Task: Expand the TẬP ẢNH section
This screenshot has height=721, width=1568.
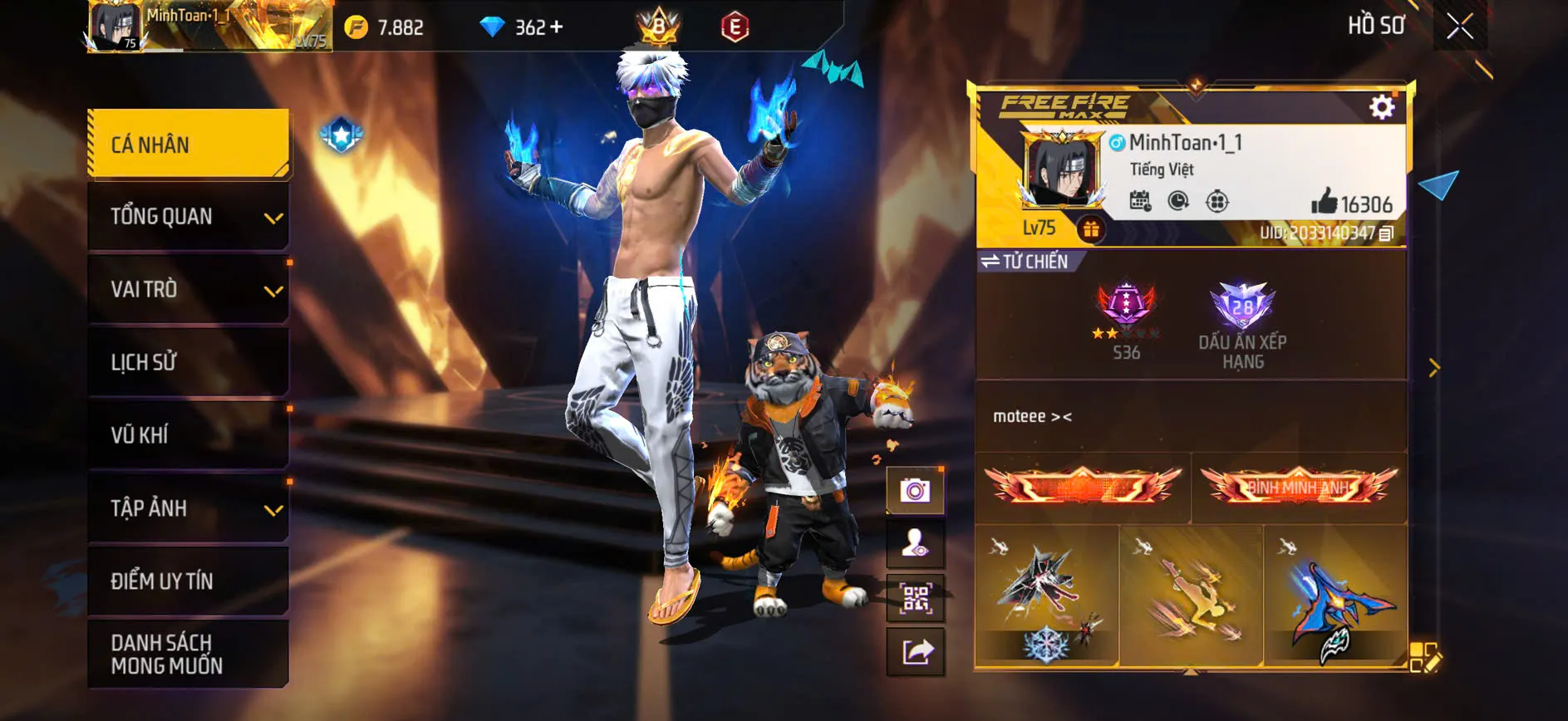Action: (x=187, y=508)
